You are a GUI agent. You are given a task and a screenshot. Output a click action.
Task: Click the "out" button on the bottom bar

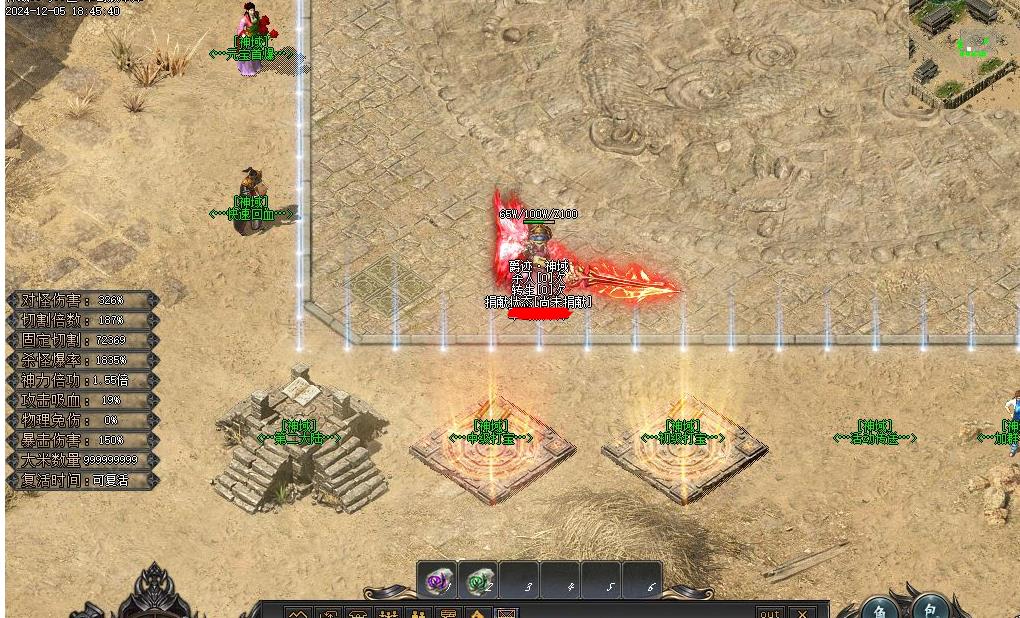(x=769, y=612)
